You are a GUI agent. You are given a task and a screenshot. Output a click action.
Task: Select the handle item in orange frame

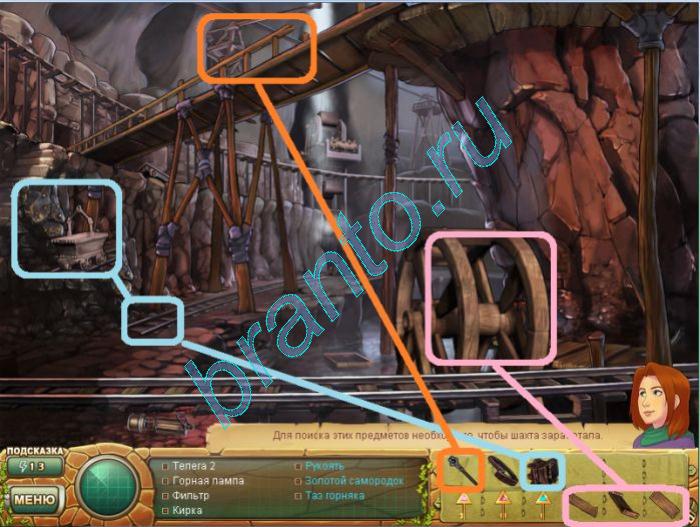click(462, 469)
